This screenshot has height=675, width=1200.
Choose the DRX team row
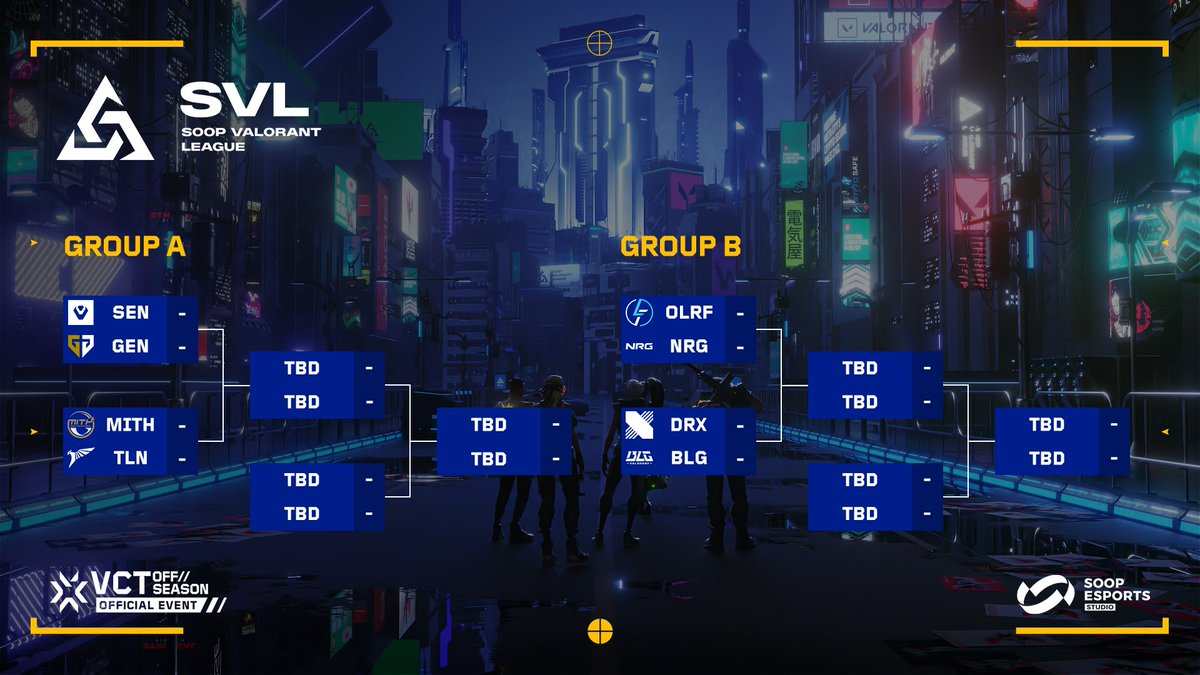point(688,425)
